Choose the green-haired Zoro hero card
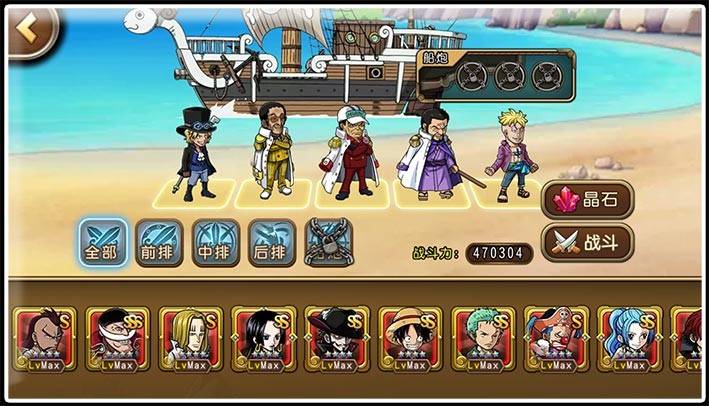The height and width of the screenshot is (406, 709). [x=483, y=338]
